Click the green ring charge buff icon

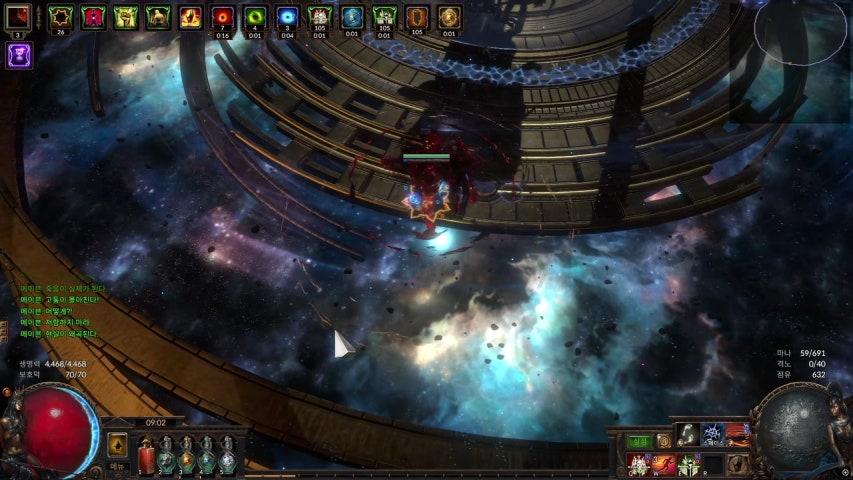click(255, 17)
